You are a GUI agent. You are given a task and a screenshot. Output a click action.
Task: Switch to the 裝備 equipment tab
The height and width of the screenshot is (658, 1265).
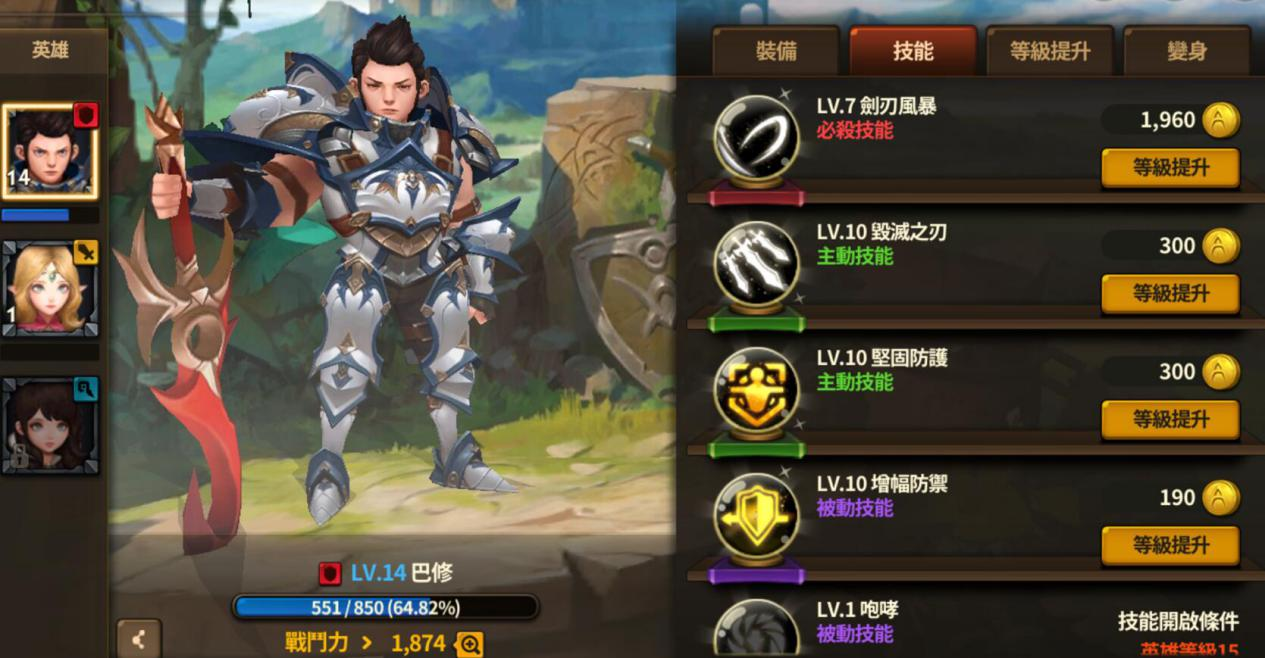point(776,51)
